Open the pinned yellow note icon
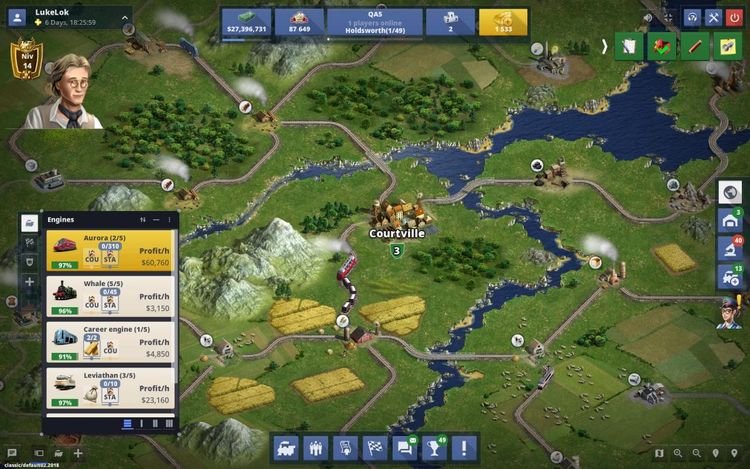This screenshot has width=750, height=469. click(725, 46)
